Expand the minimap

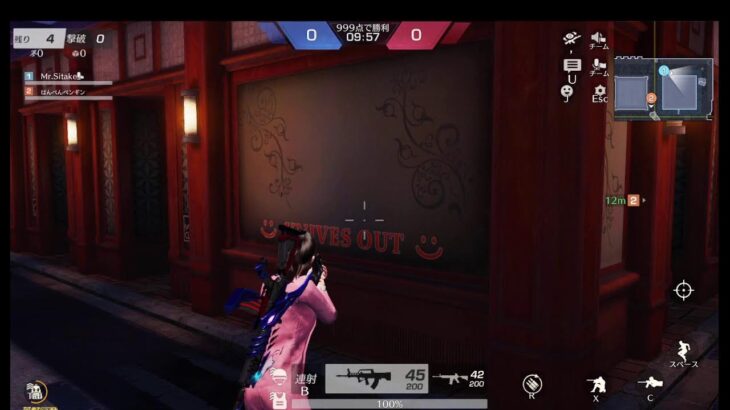[663, 89]
